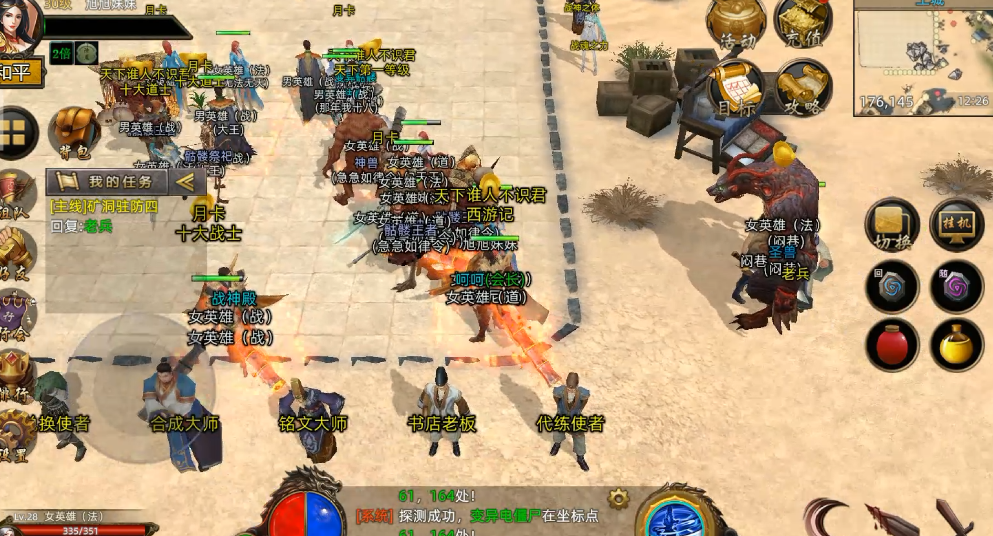Open the four-square grid menu button
Image resolution: width=993 pixels, height=536 pixels.
(x=15, y=132)
